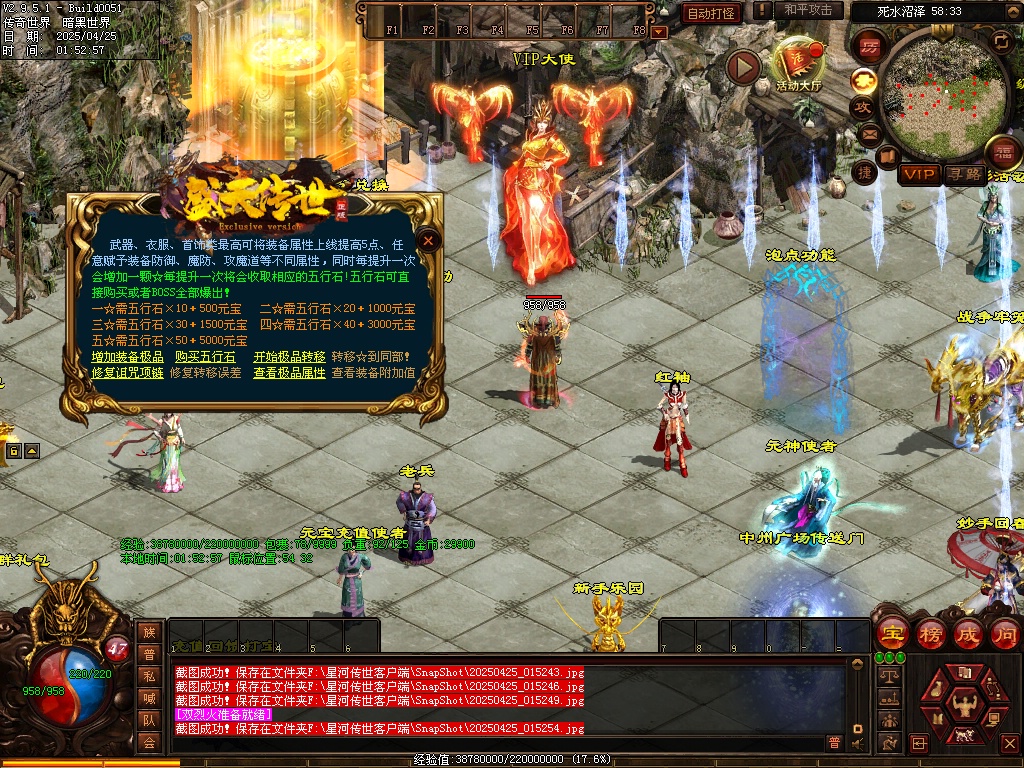
Task: Open the 宝 treasure shop button
Action: [891, 634]
